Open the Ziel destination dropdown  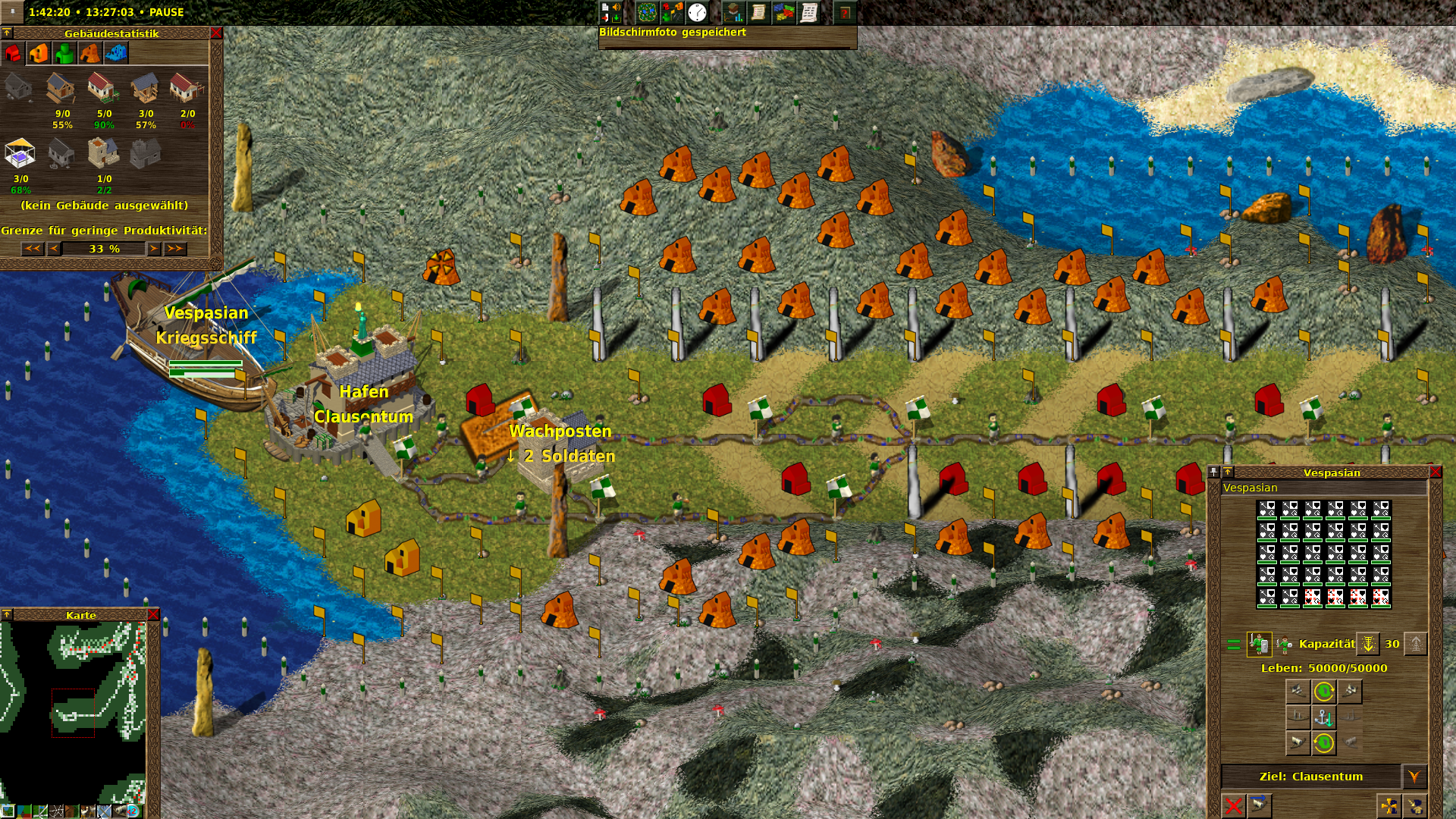pyautogui.click(x=1414, y=777)
